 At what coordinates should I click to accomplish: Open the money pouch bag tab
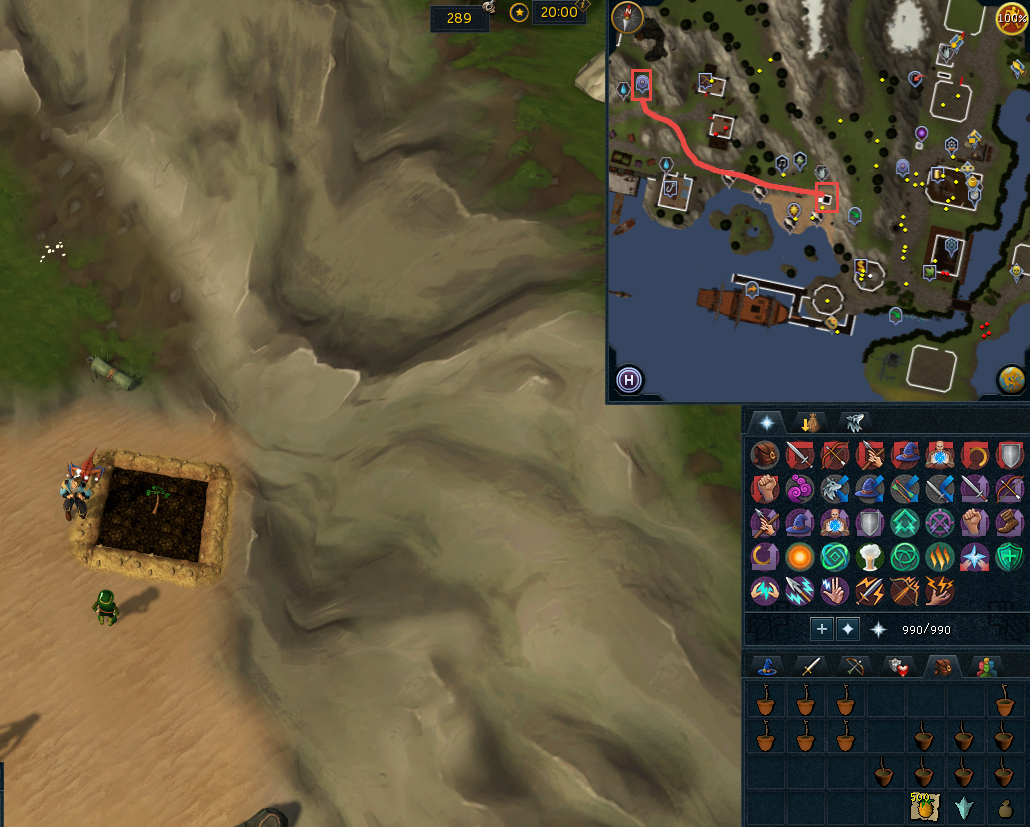[806, 422]
